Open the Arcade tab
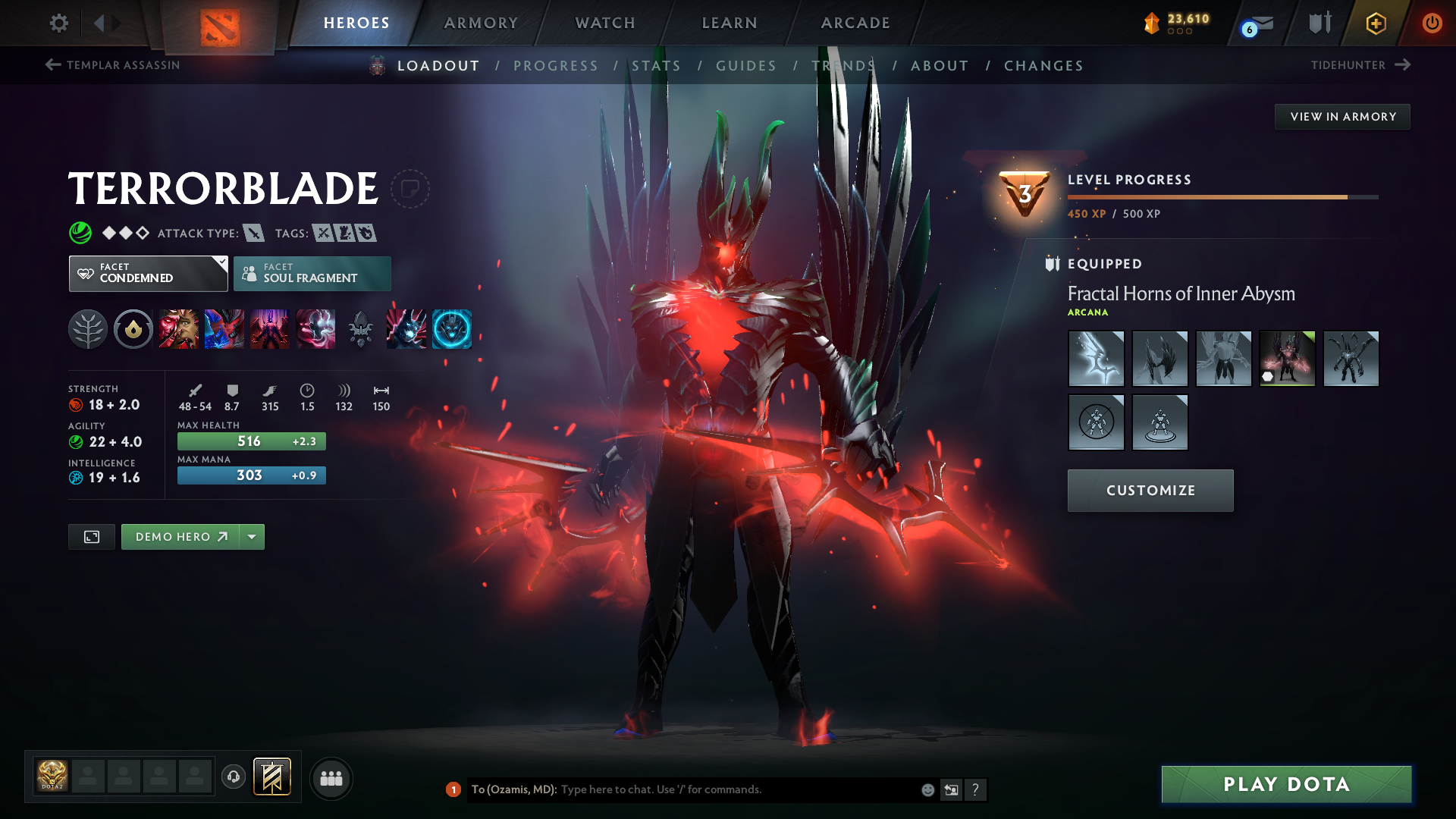Image resolution: width=1456 pixels, height=819 pixels. [x=855, y=23]
